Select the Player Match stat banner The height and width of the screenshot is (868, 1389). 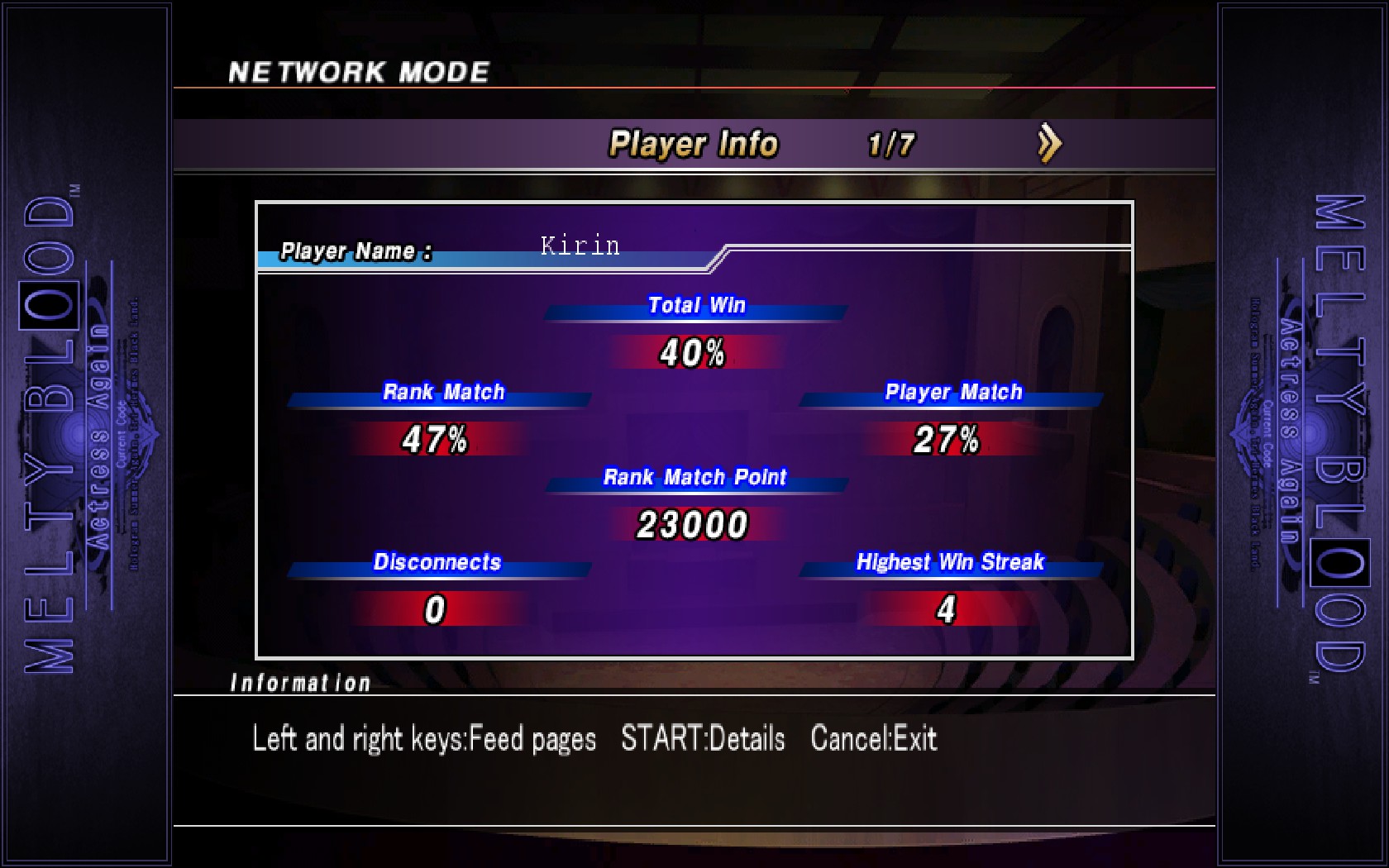click(x=952, y=393)
